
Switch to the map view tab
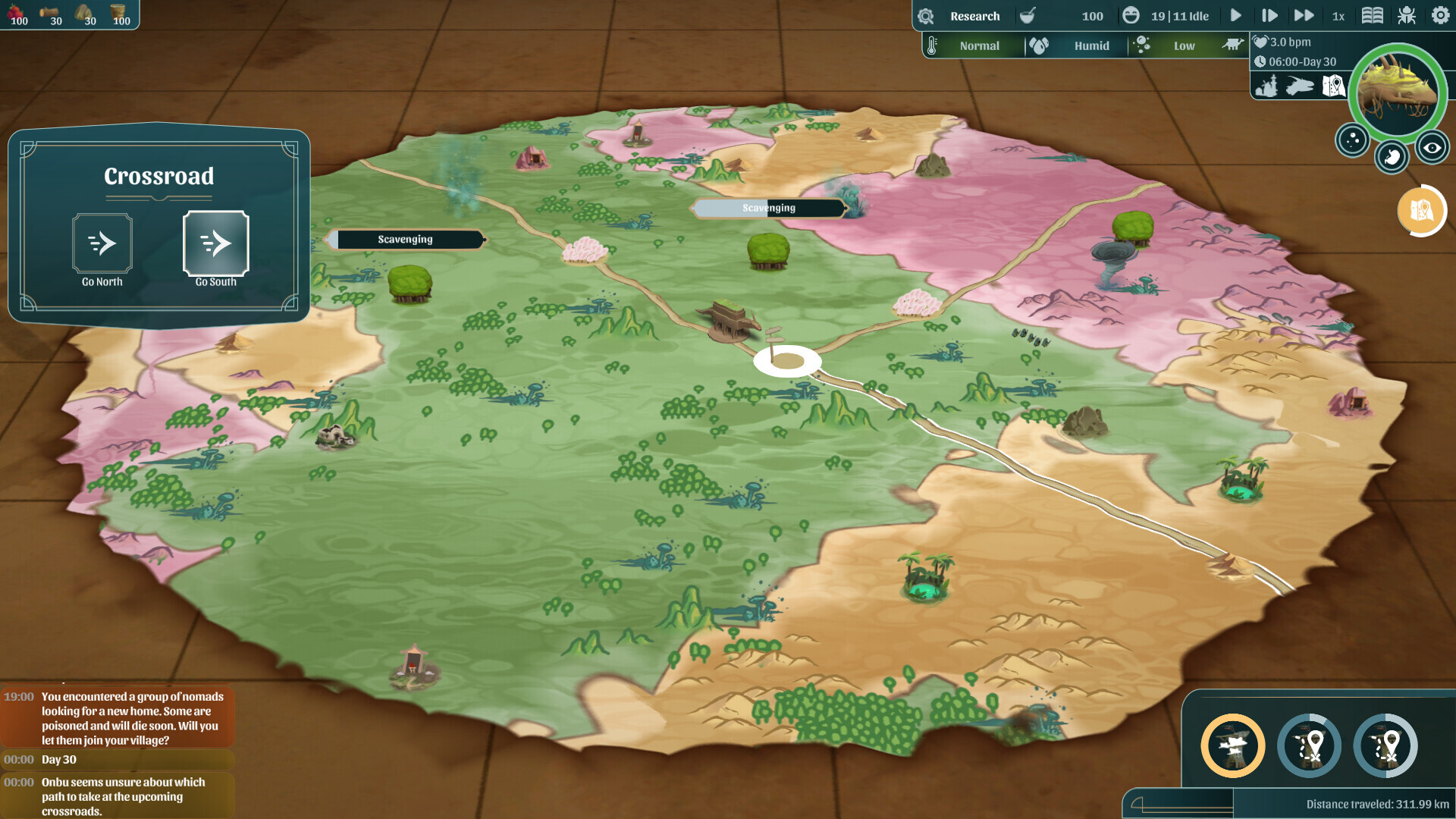point(1333,86)
